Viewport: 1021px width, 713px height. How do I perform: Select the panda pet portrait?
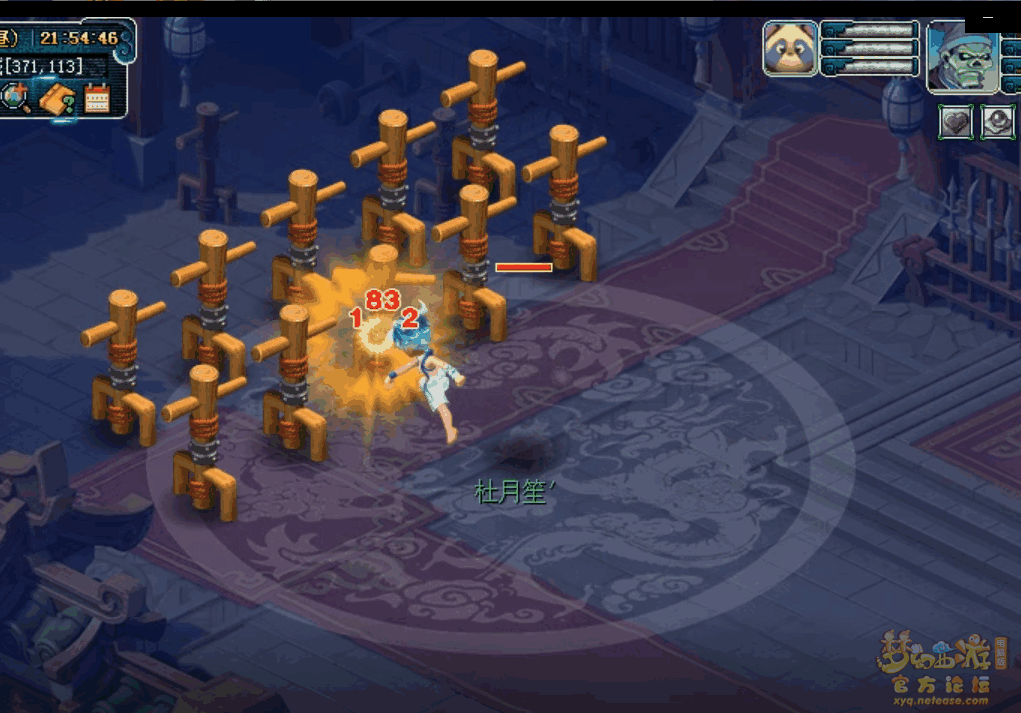point(790,49)
